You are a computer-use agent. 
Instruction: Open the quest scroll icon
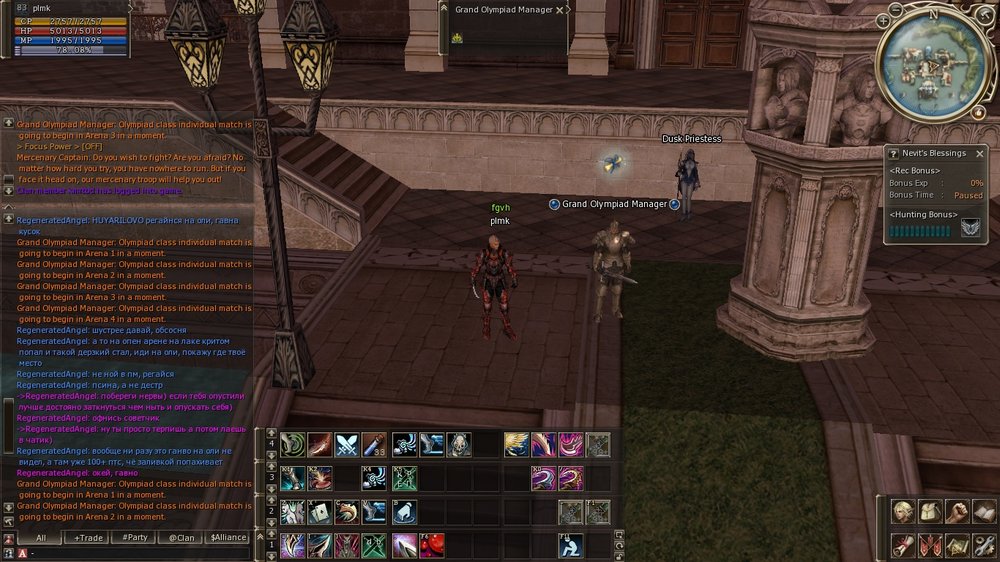click(x=904, y=545)
